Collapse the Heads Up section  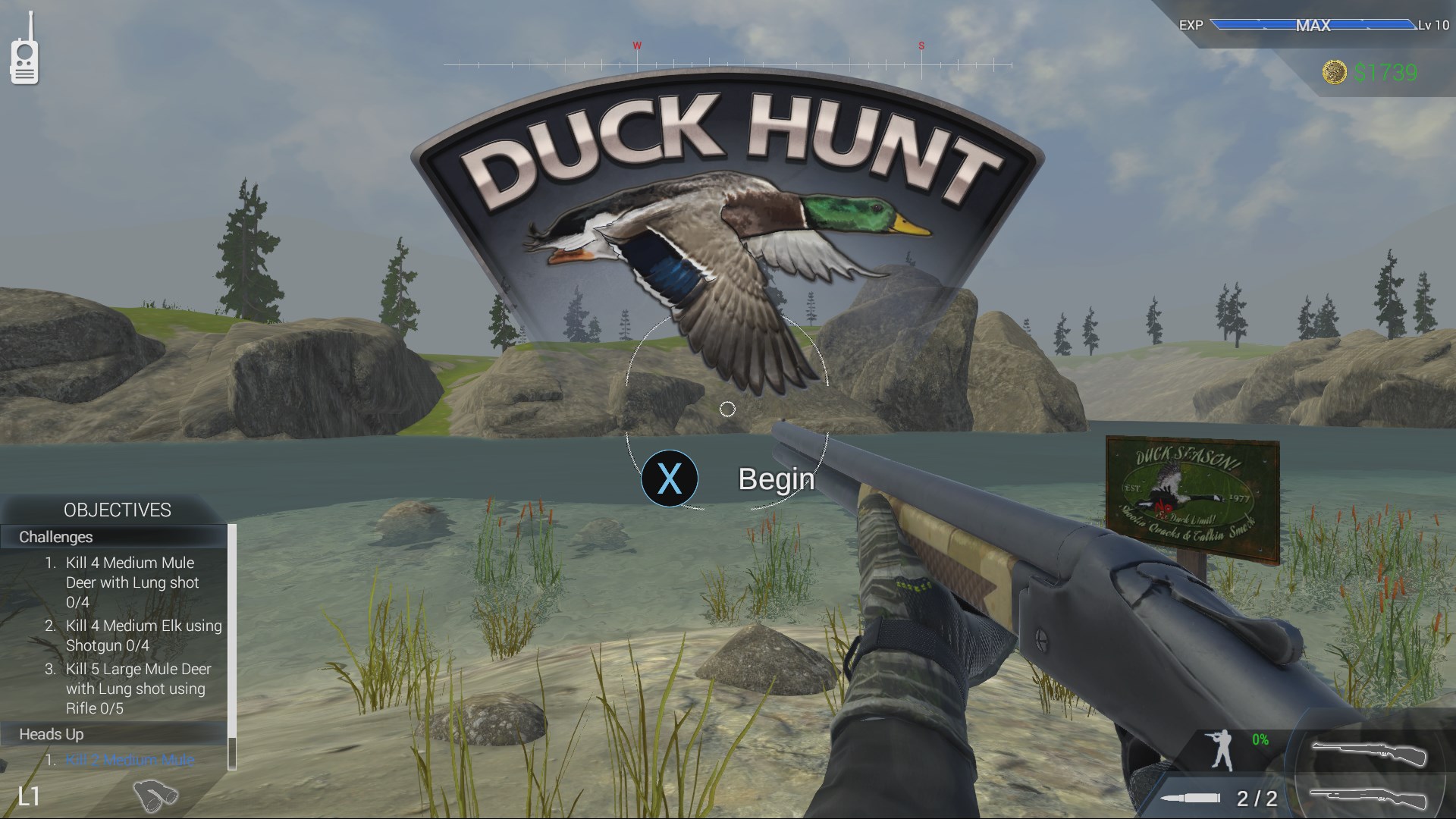coord(52,734)
